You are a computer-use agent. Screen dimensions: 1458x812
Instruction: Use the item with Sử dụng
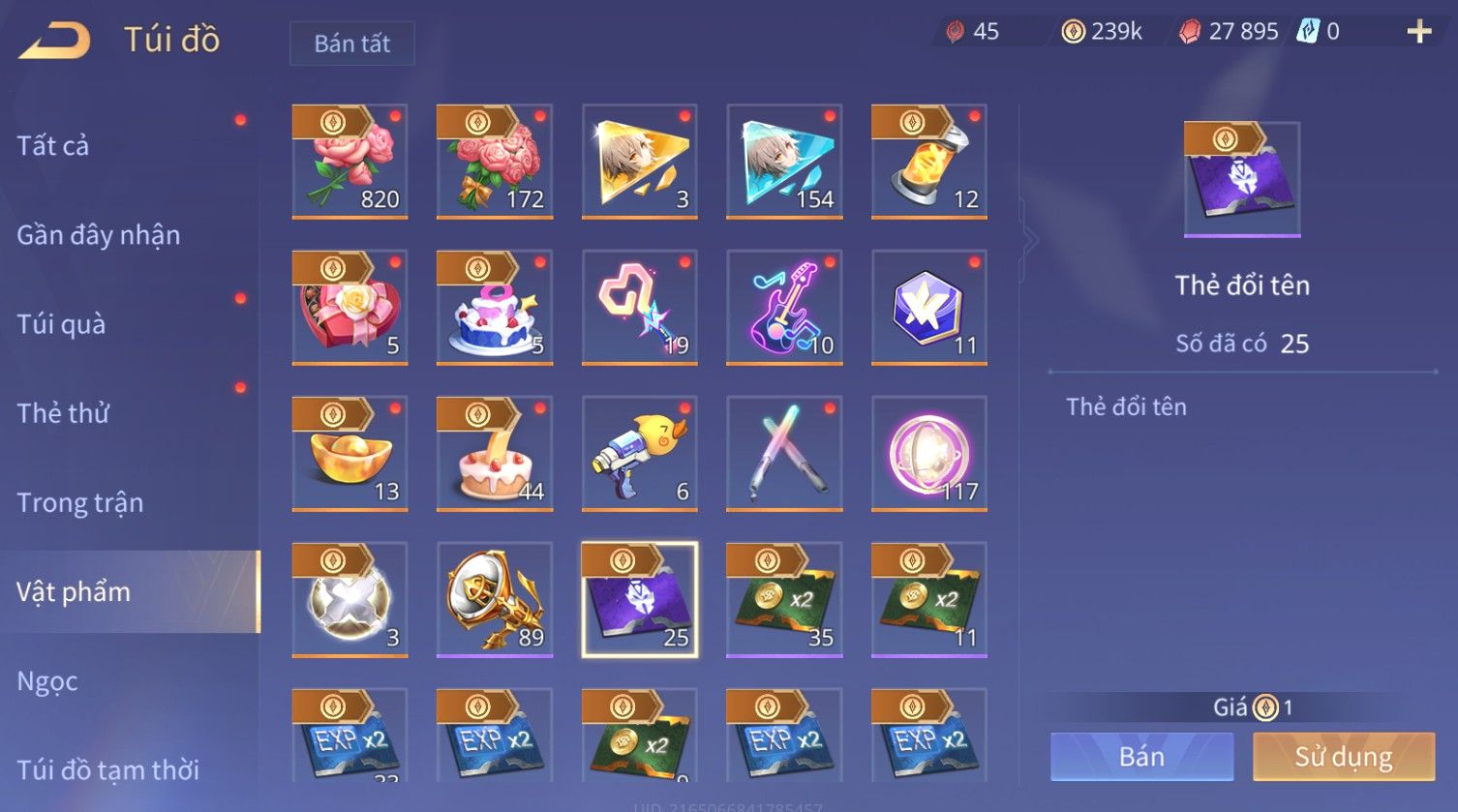(x=1343, y=757)
